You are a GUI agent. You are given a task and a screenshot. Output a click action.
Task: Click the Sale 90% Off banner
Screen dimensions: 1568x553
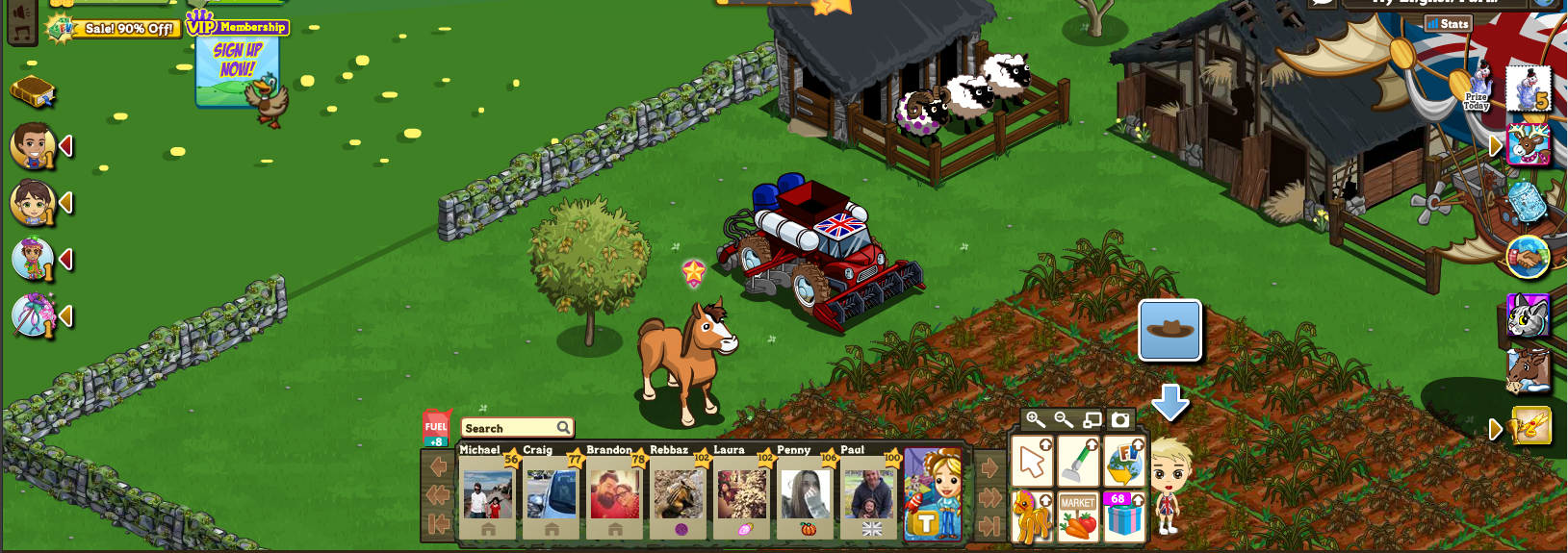[x=116, y=29]
